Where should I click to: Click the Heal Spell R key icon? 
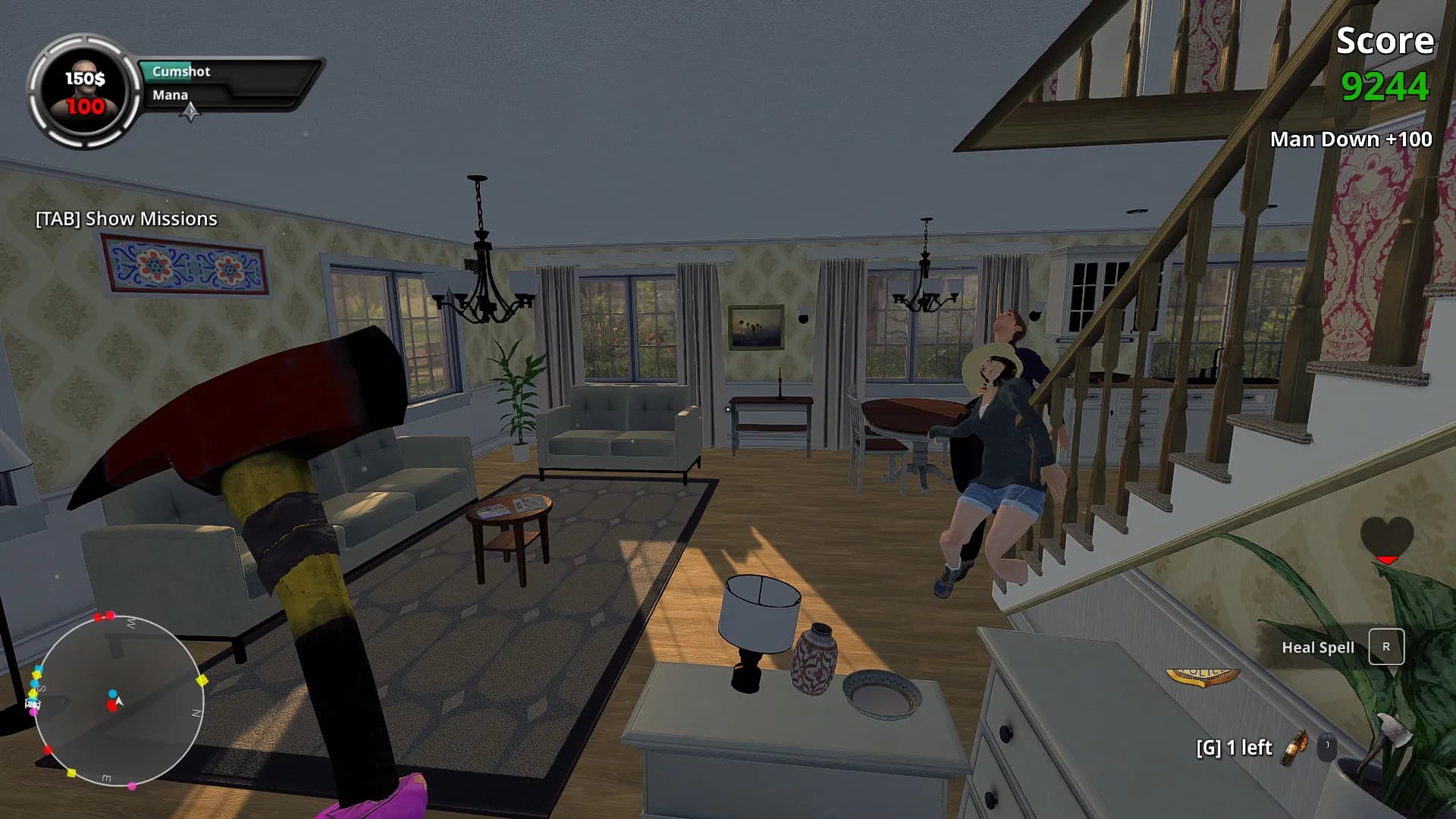[x=1386, y=647]
